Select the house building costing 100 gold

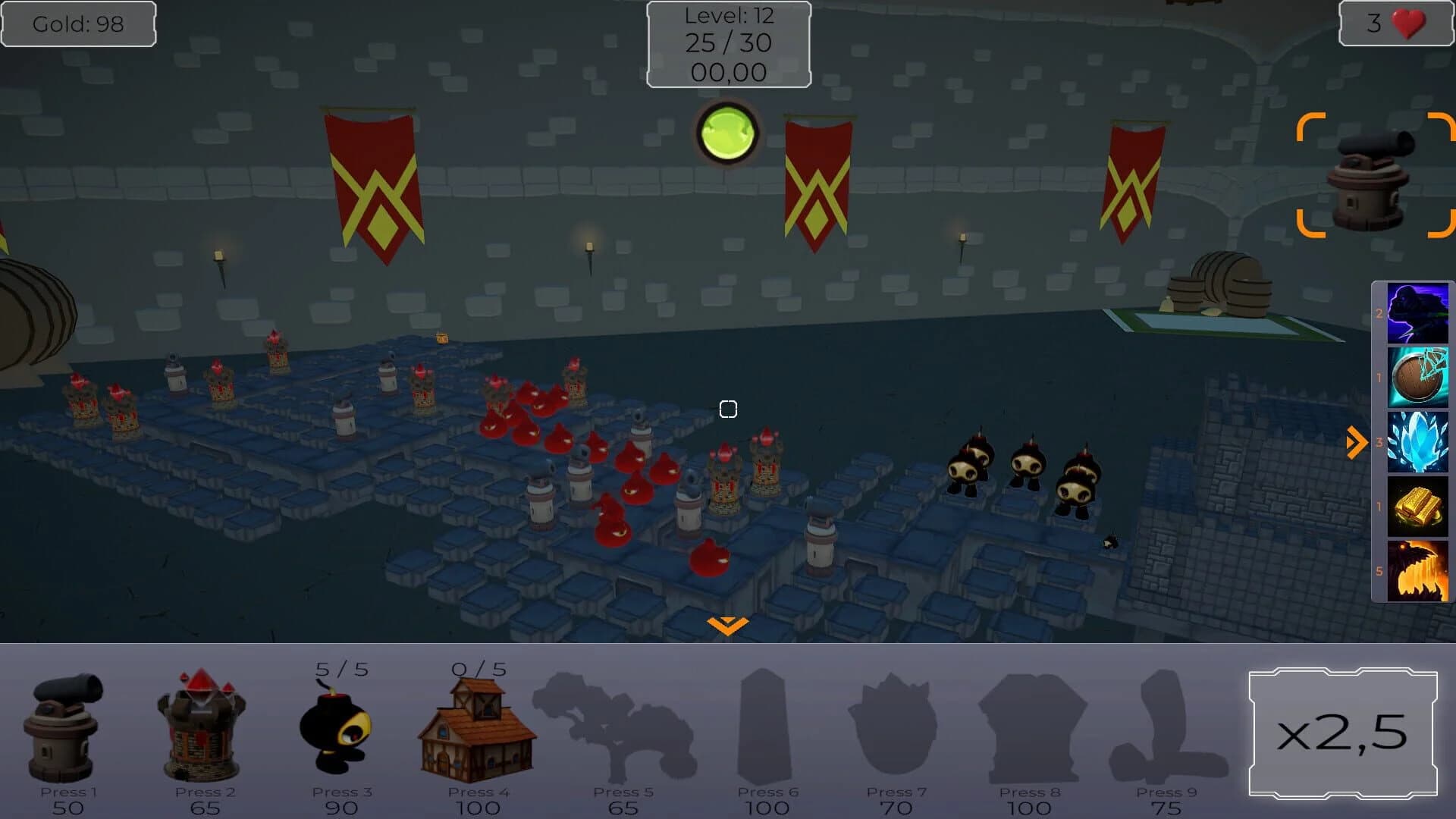[478, 728]
